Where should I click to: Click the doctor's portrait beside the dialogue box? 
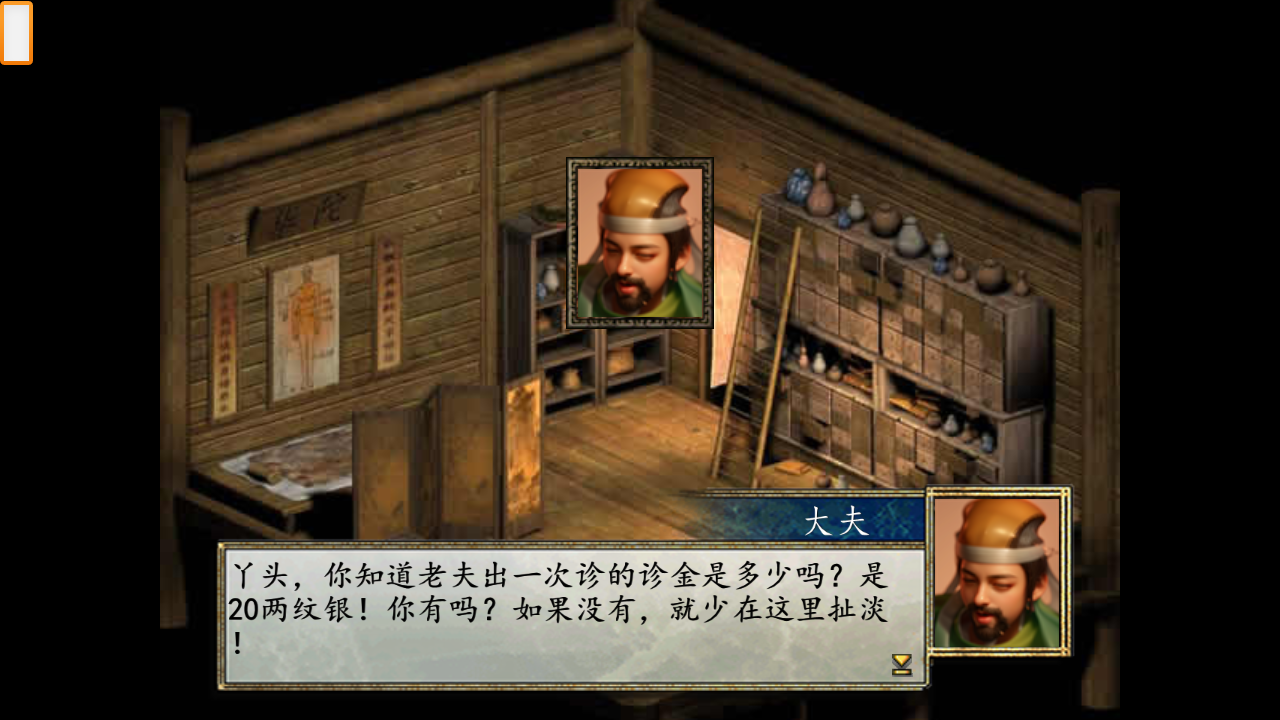(x=998, y=572)
